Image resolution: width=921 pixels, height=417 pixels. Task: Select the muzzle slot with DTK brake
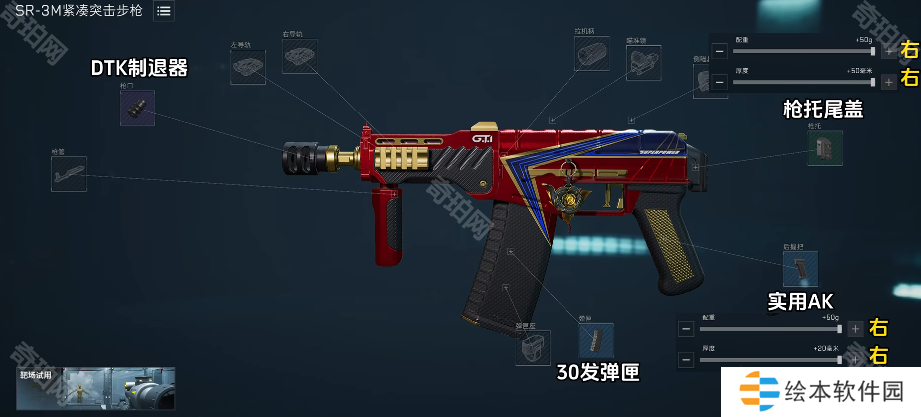[x=137, y=108]
